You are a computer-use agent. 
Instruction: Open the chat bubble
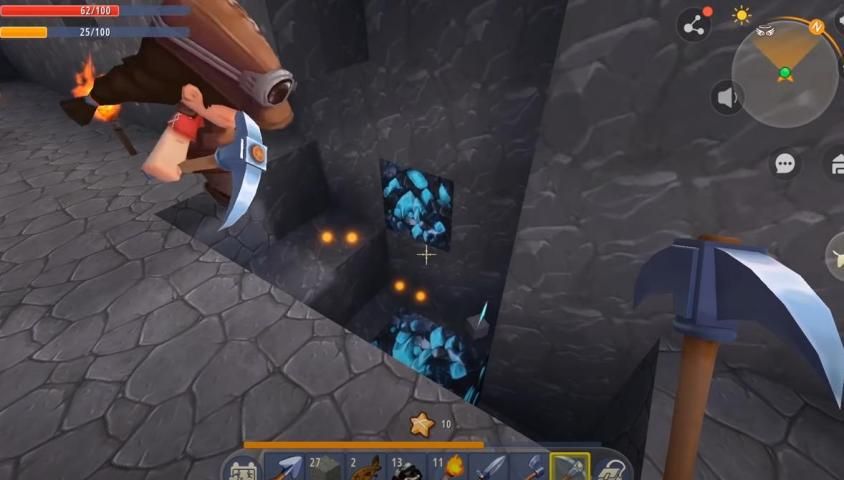(785, 163)
